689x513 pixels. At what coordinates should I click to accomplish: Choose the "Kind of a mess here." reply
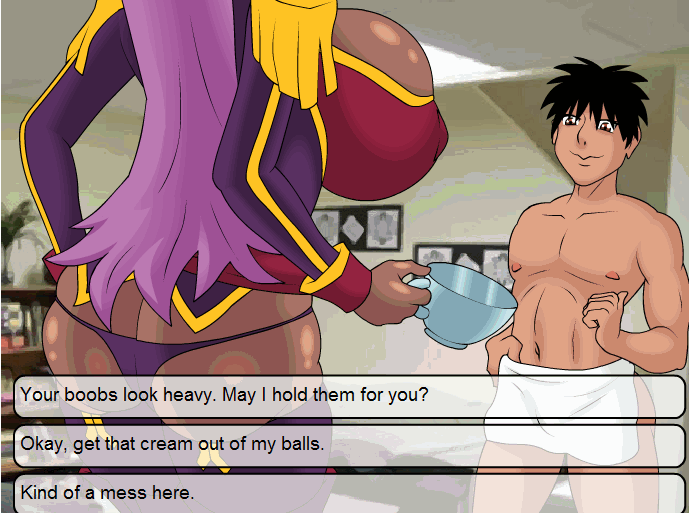349,493
